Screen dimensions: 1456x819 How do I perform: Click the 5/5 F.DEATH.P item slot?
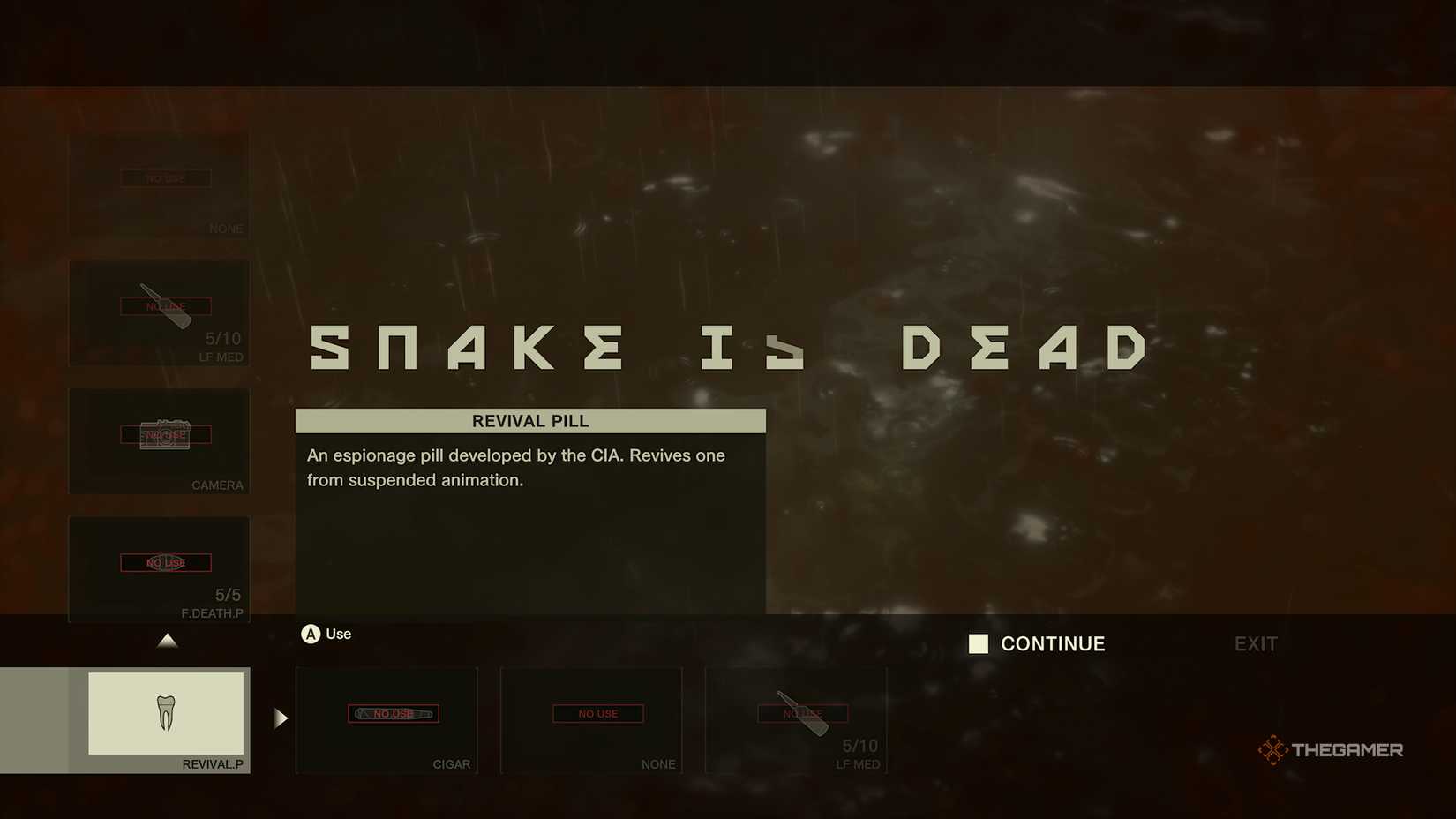tap(159, 569)
